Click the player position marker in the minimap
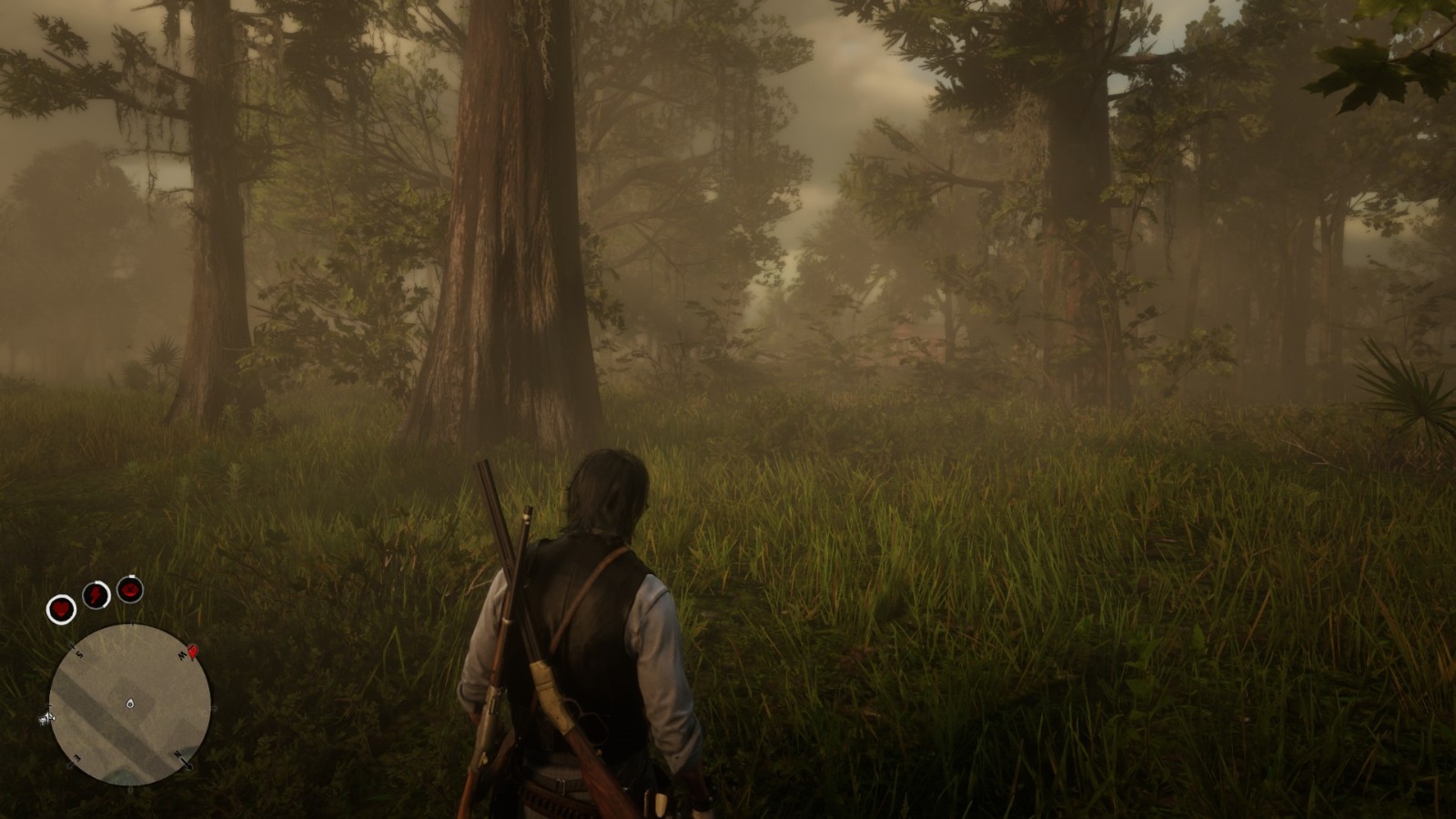This screenshot has width=1456, height=819. point(130,703)
